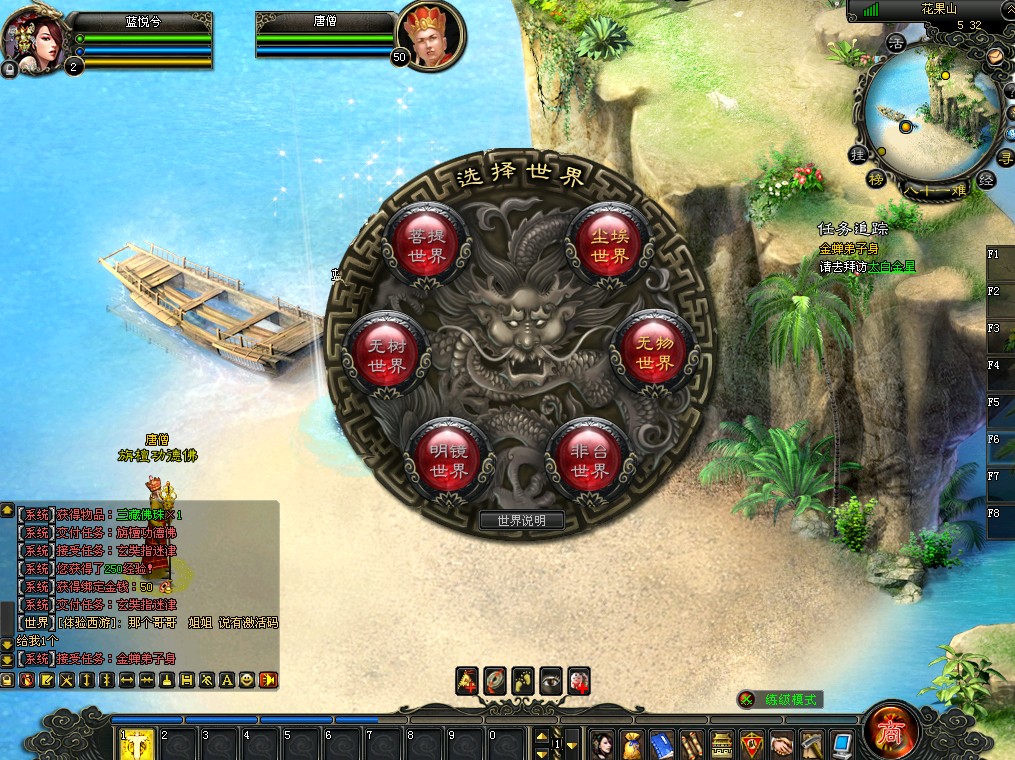Screen dimensions: 1015x760
Task: Open the 世界说明 world description
Action: click(521, 520)
